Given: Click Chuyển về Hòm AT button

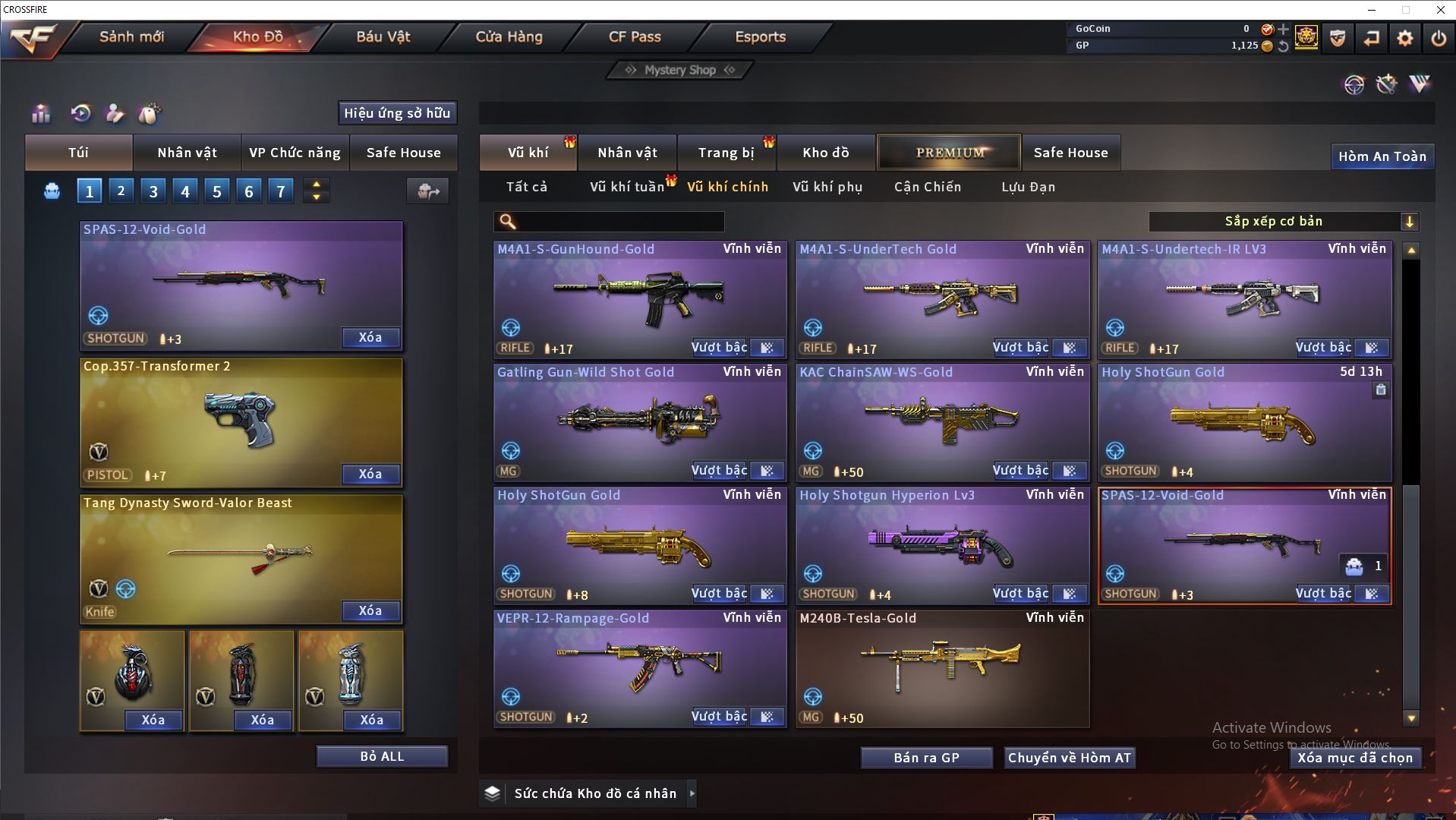Looking at the screenshot, I should click(x=1069, y=758).
